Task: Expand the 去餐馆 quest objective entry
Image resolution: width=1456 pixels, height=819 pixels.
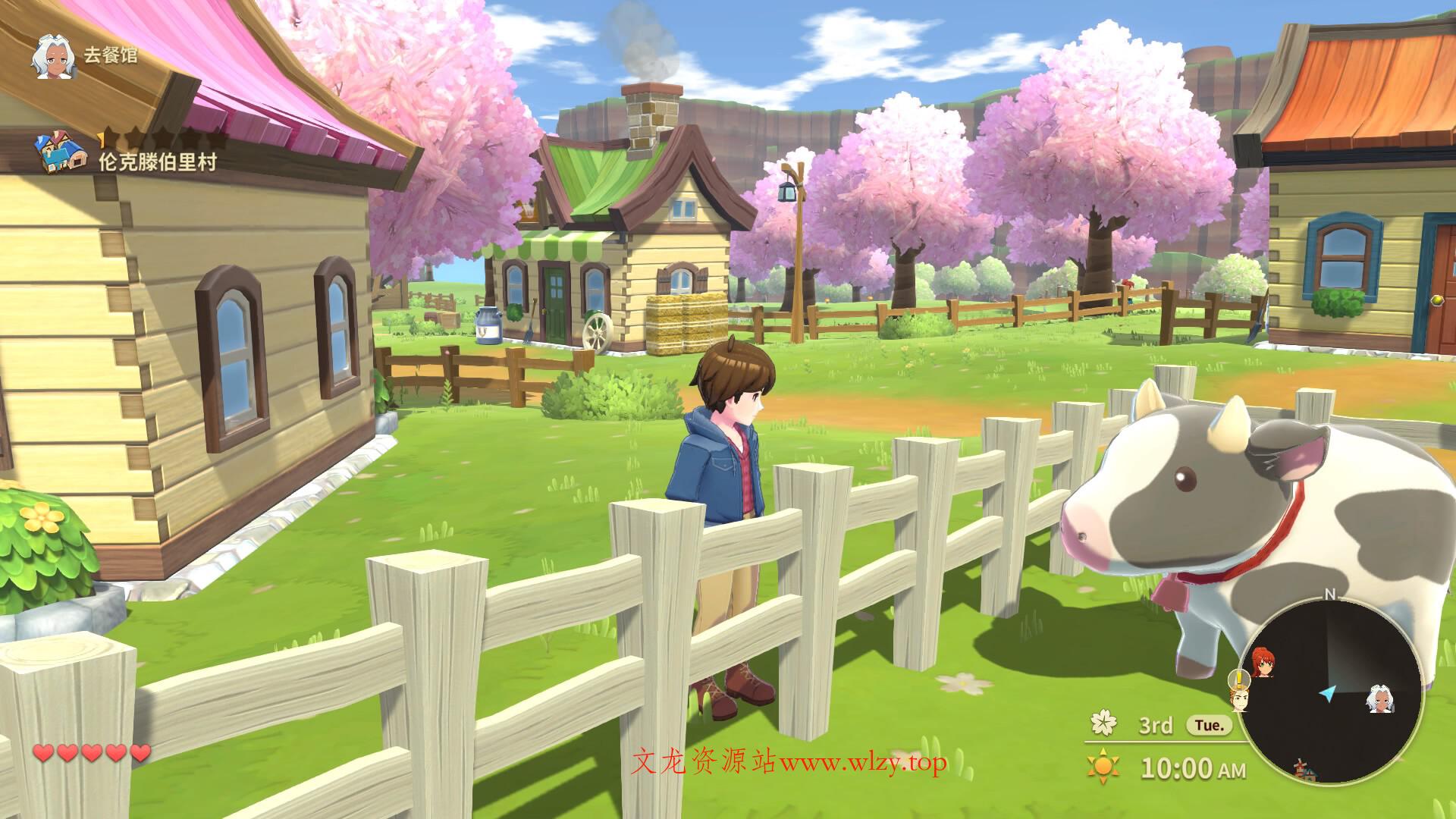Action: tap(111, 55)
